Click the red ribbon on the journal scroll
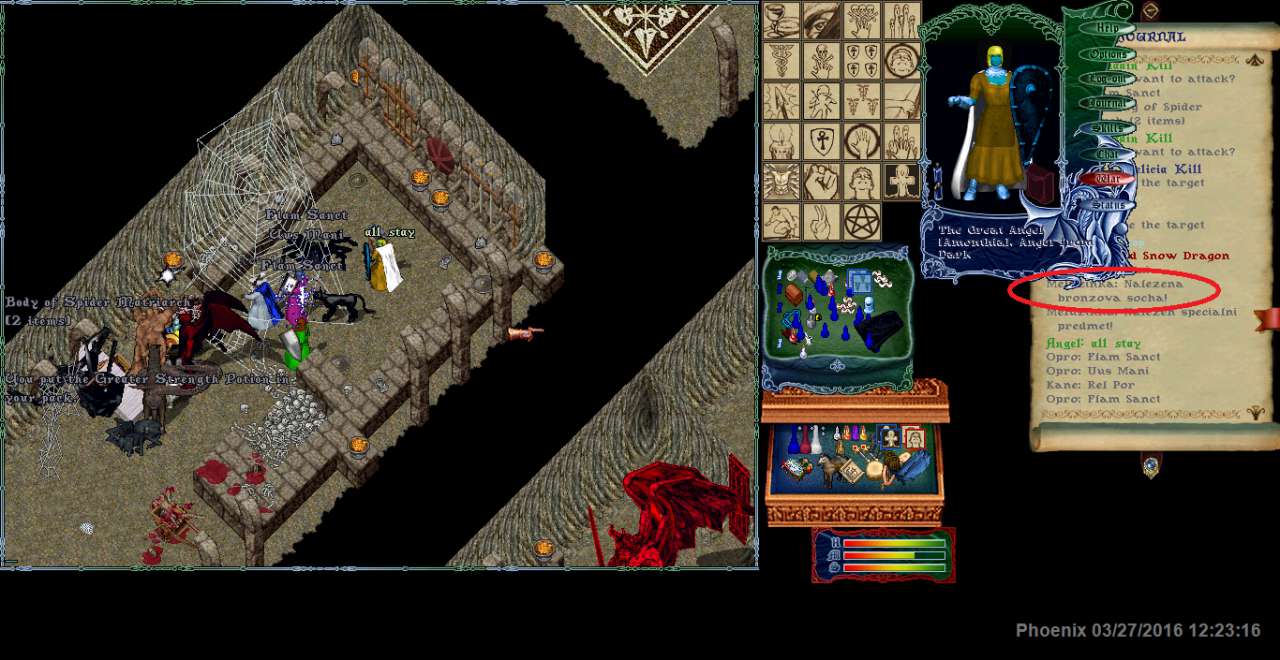Image resolution: width=1280 pixels, height=660 pixels. click(x=1270, y=319)
